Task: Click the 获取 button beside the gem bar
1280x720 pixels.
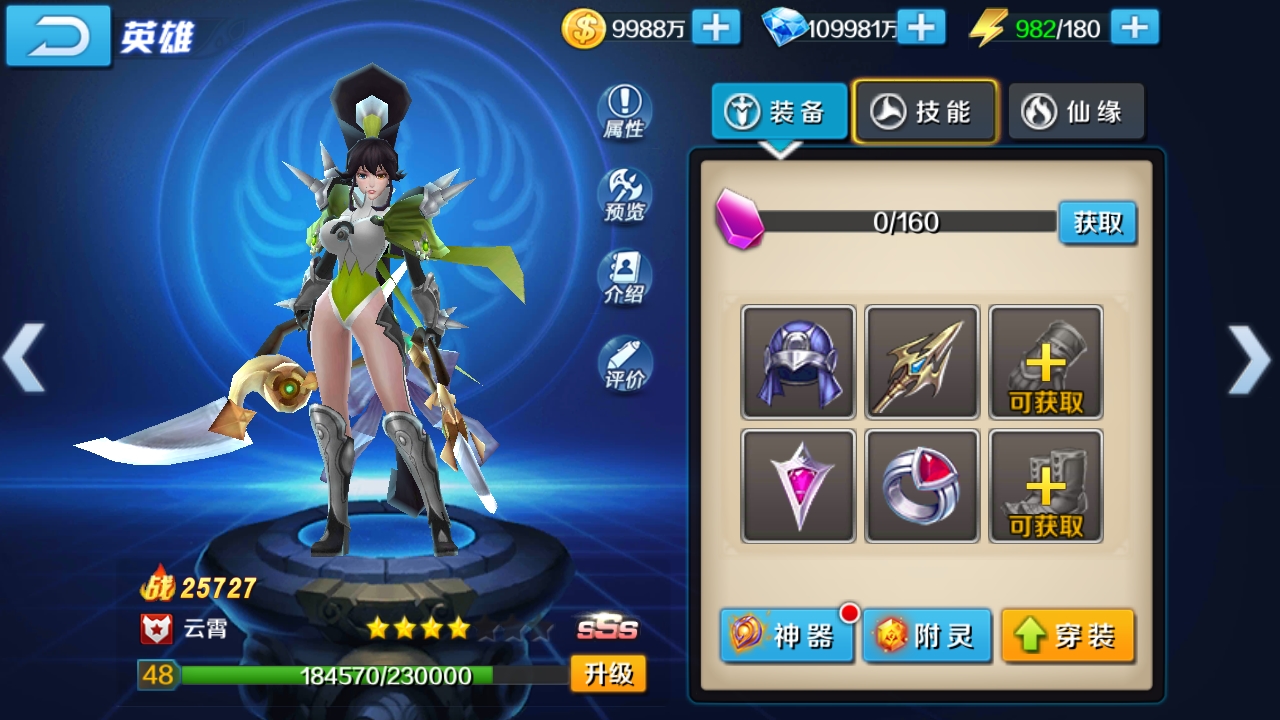Action: point(1097,224)
